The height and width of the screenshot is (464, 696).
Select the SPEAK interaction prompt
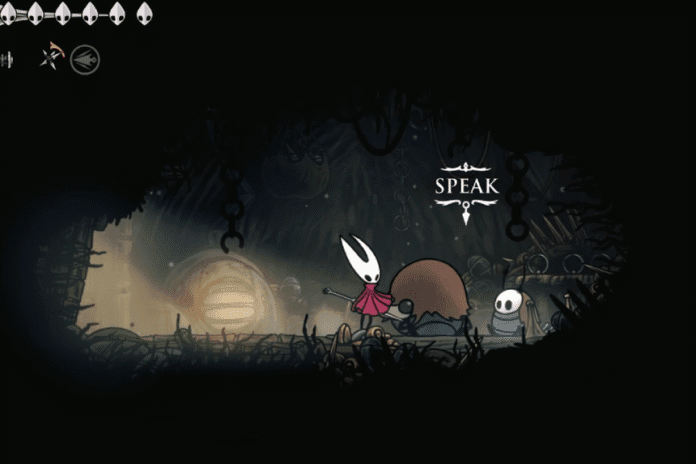pyautogui.click(x=466, y=187)
